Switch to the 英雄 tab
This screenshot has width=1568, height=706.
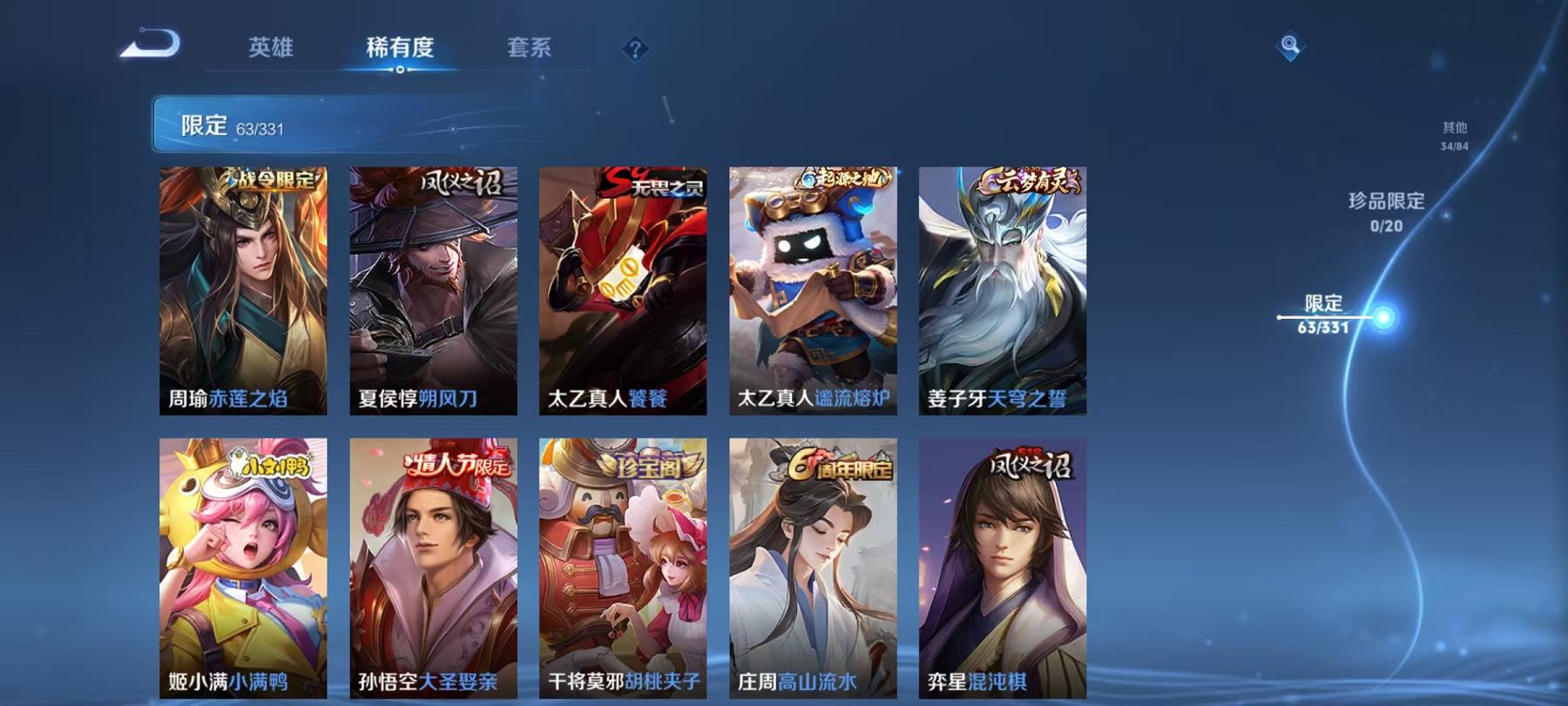(x=272, y=49)
